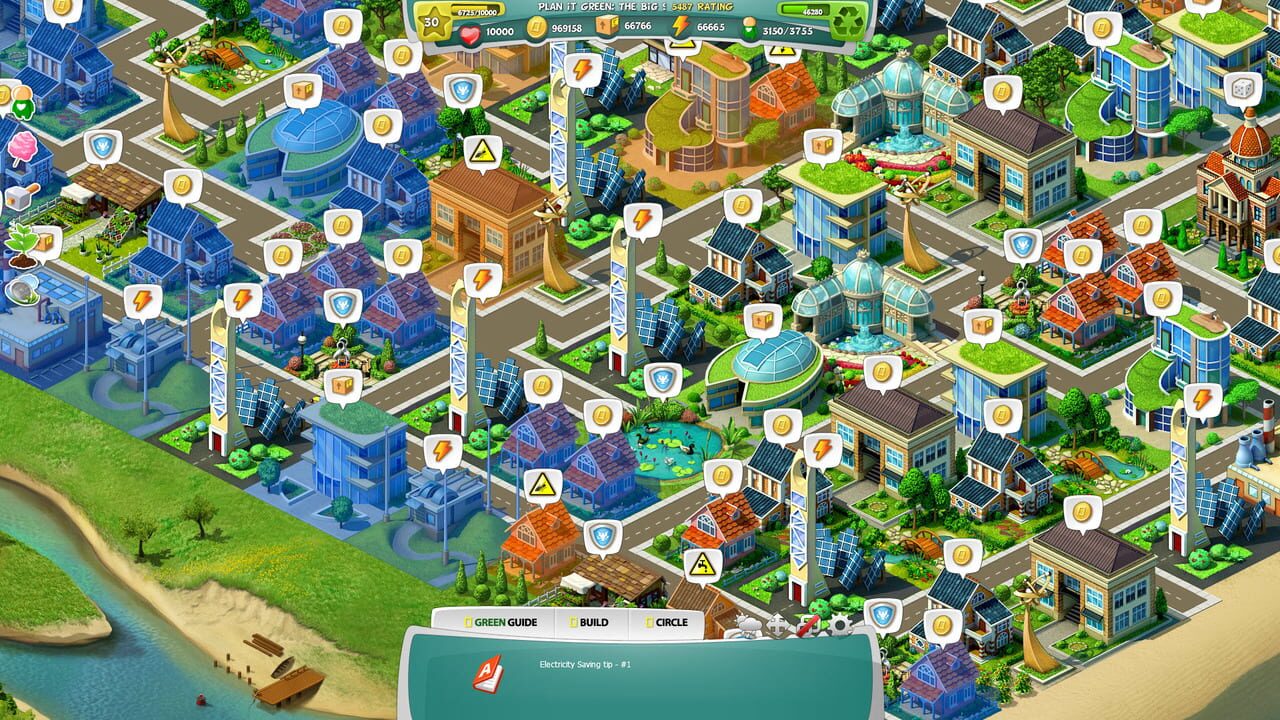Select the pan arrows tool
1280x720 pixels.
pyautogui.click(x=777, y=626)
